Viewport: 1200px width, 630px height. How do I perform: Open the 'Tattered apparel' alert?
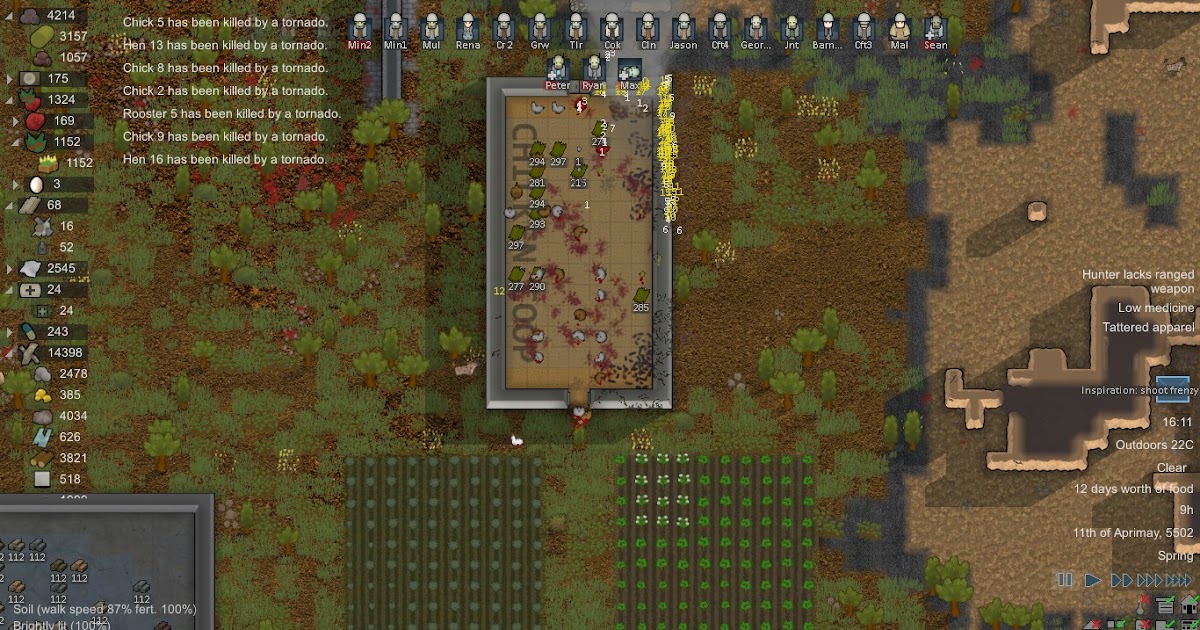(x=1148, y=327)
